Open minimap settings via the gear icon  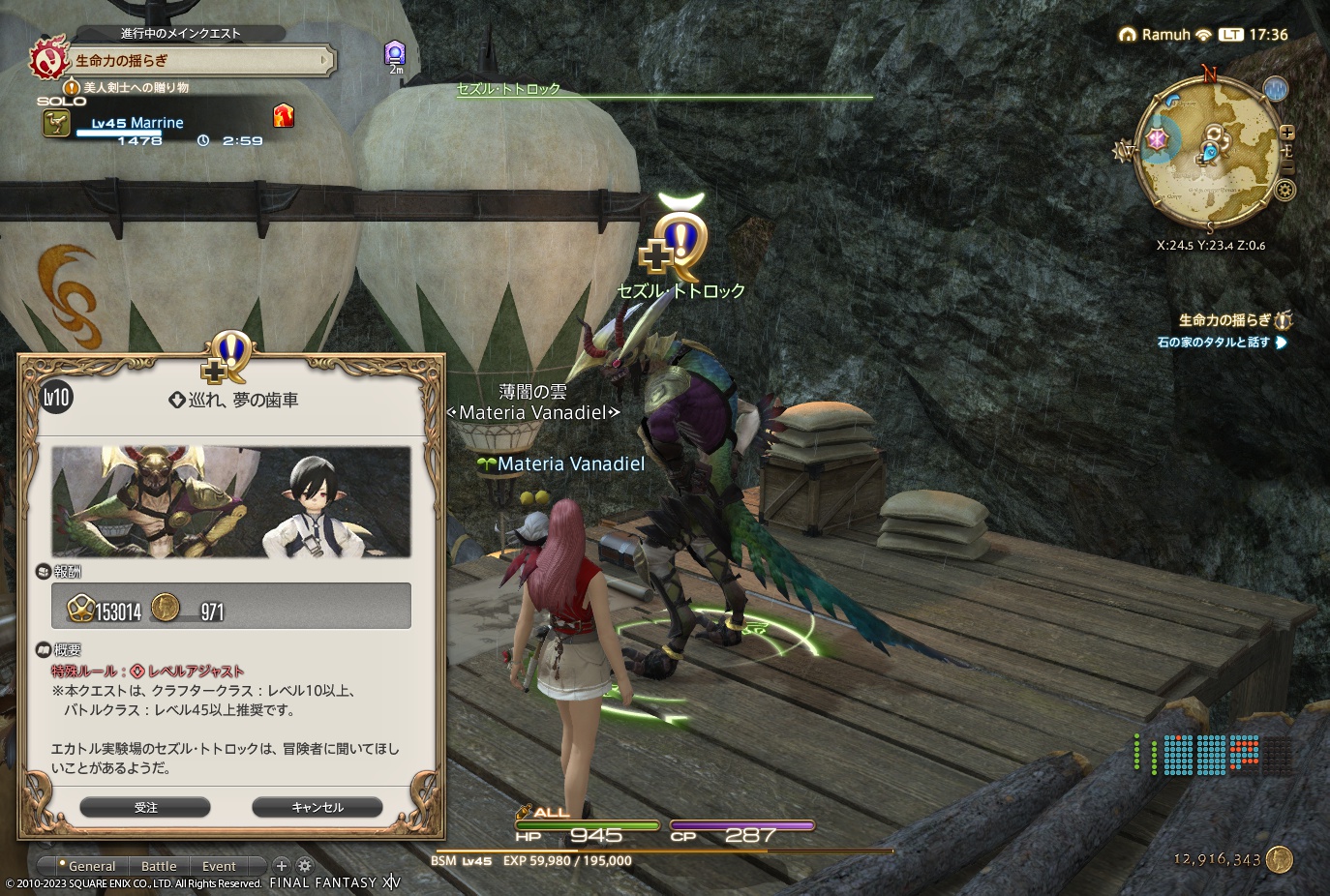[x=1285, y=190]
